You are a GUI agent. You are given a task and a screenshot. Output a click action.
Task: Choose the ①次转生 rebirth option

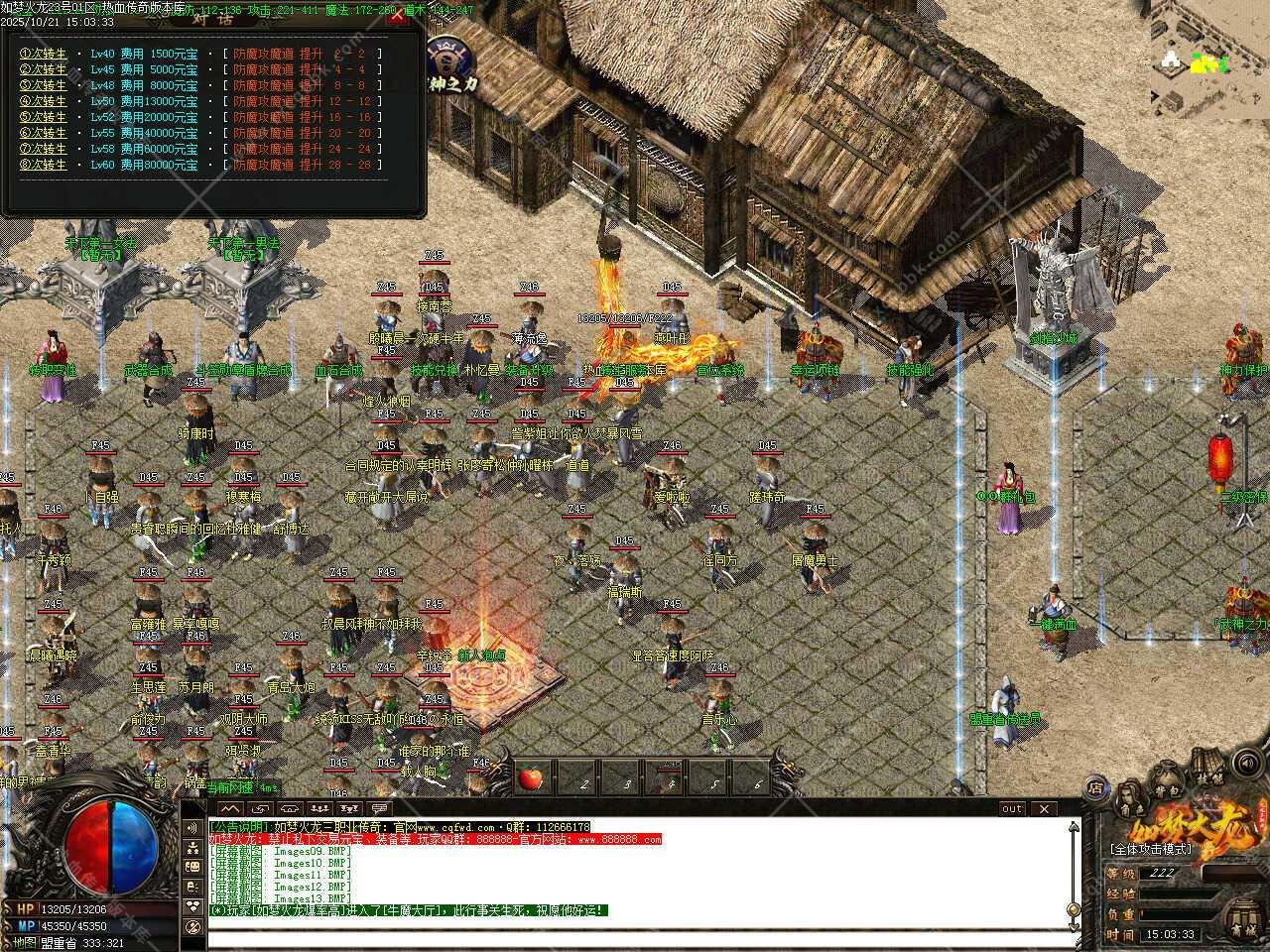44,54
